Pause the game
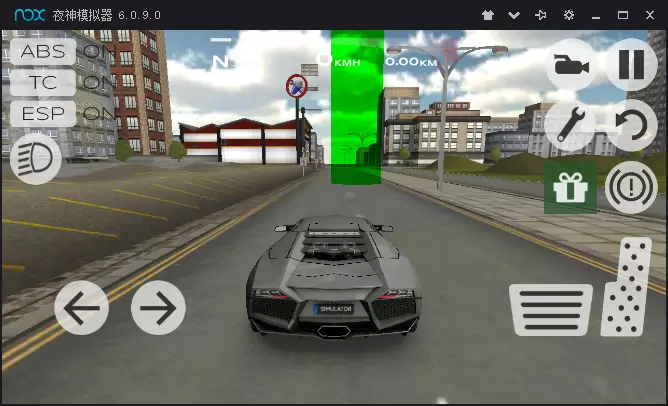Screen dimensions: 668x406 pyautogui.click(x=631, y=65)
